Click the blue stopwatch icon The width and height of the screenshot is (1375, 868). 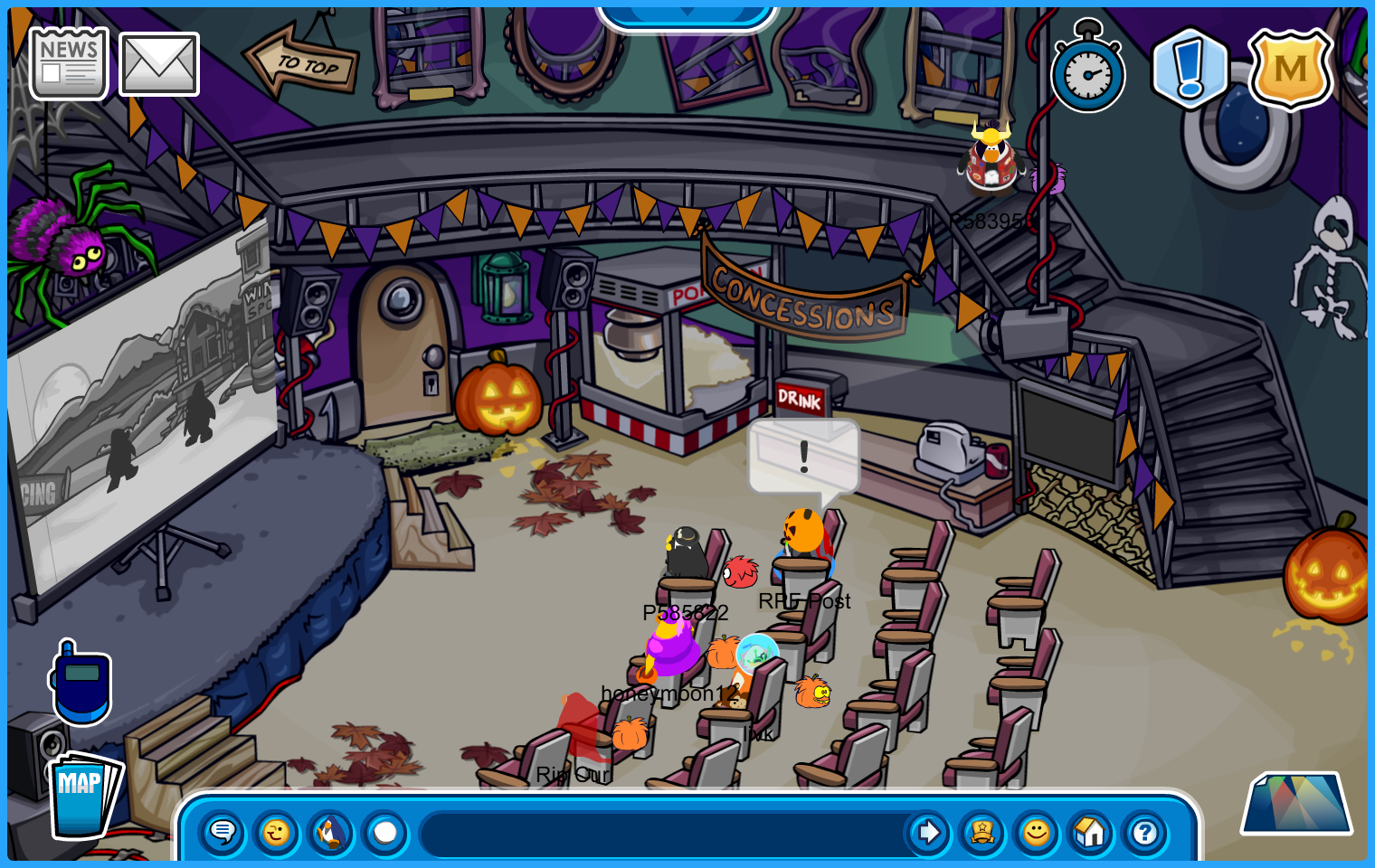coord(1088,71)
